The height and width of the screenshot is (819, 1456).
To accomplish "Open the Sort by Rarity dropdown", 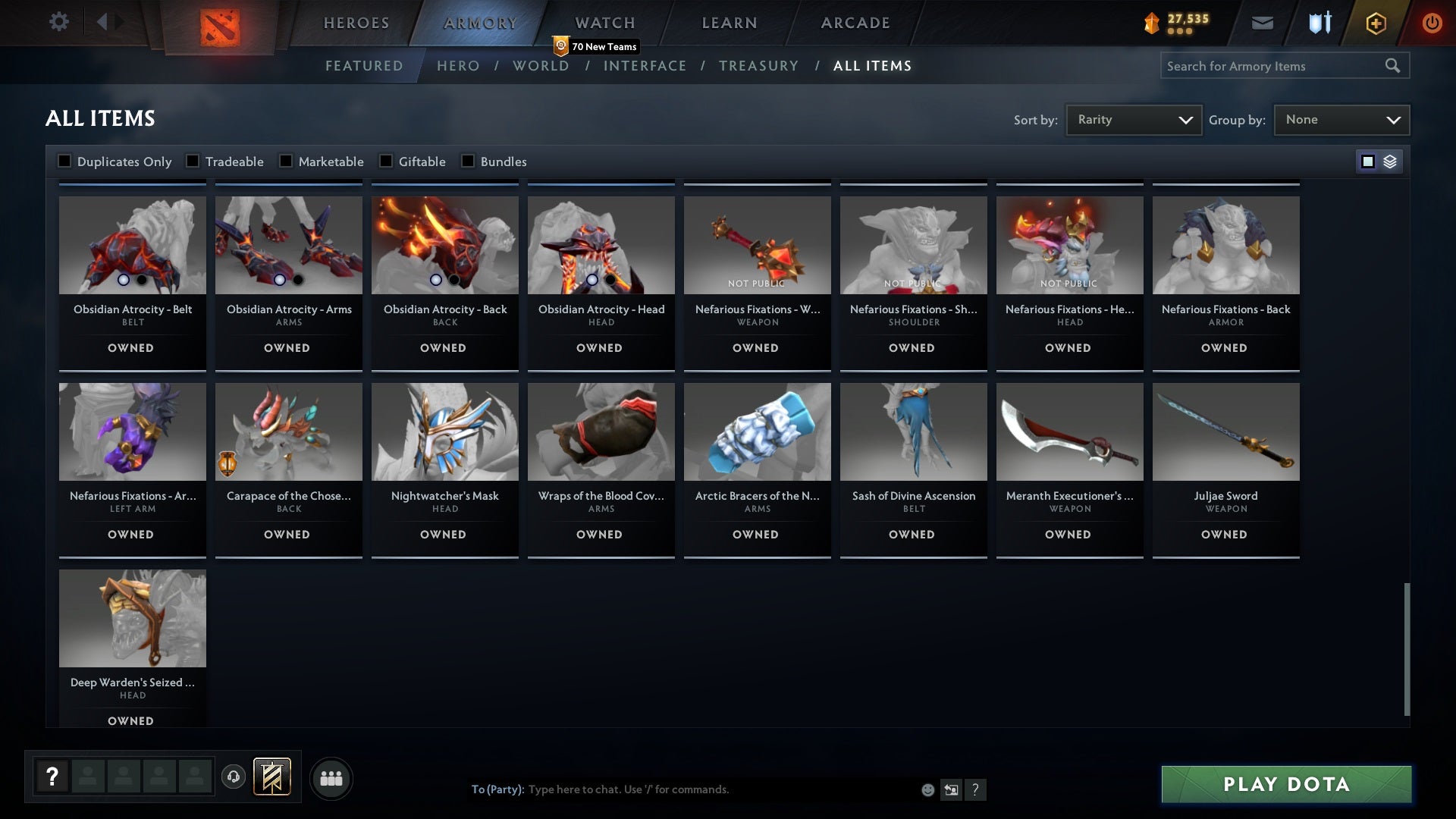I will pyautogui.click(x=1133, y=119).
